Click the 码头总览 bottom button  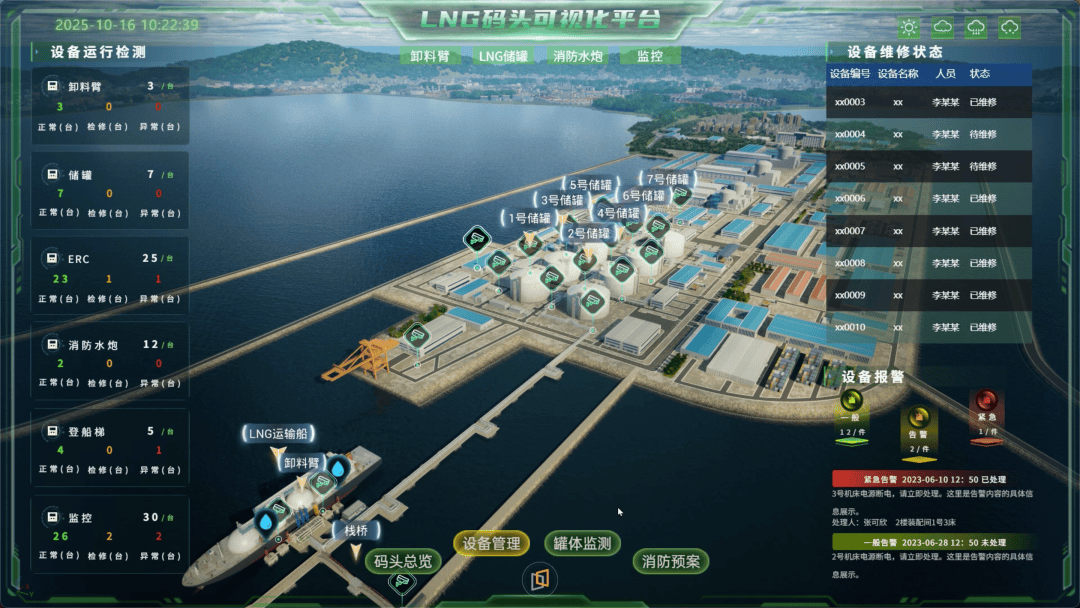pyautogui.click(x=403, y=561)
